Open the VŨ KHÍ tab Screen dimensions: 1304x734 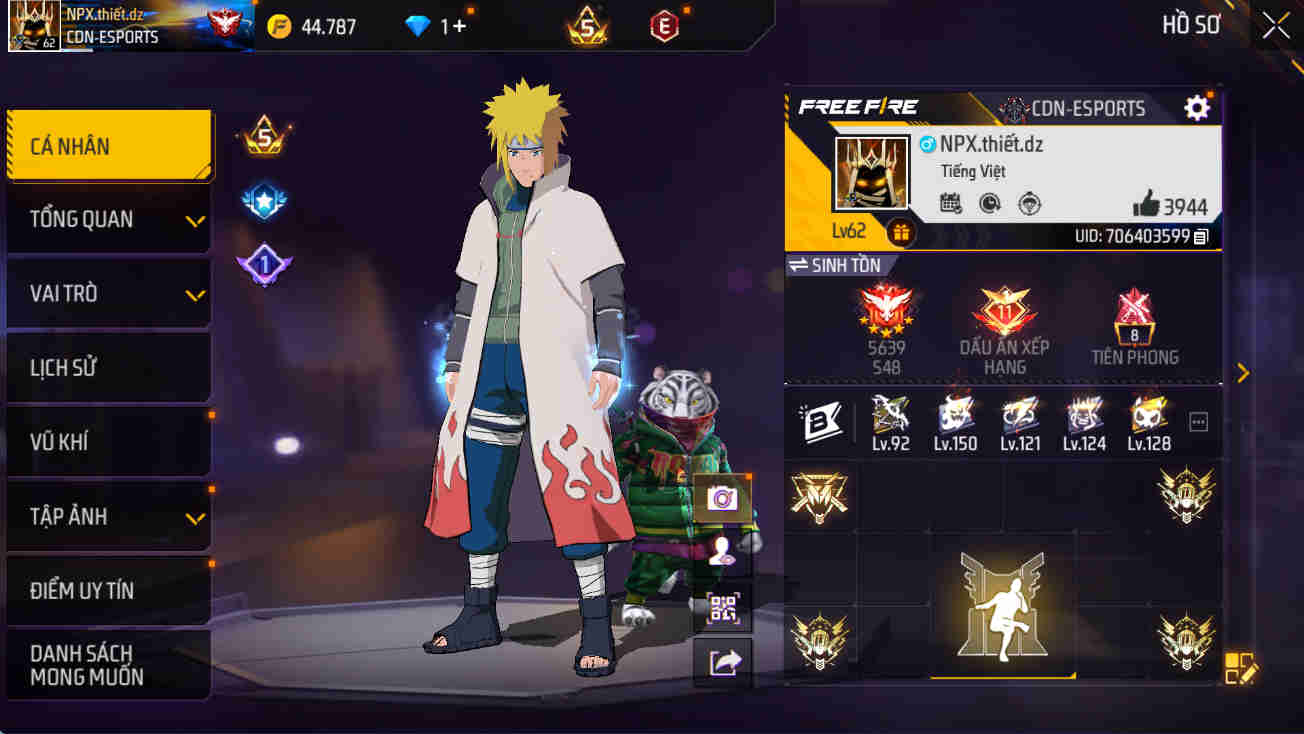click(x=109, y=441)
